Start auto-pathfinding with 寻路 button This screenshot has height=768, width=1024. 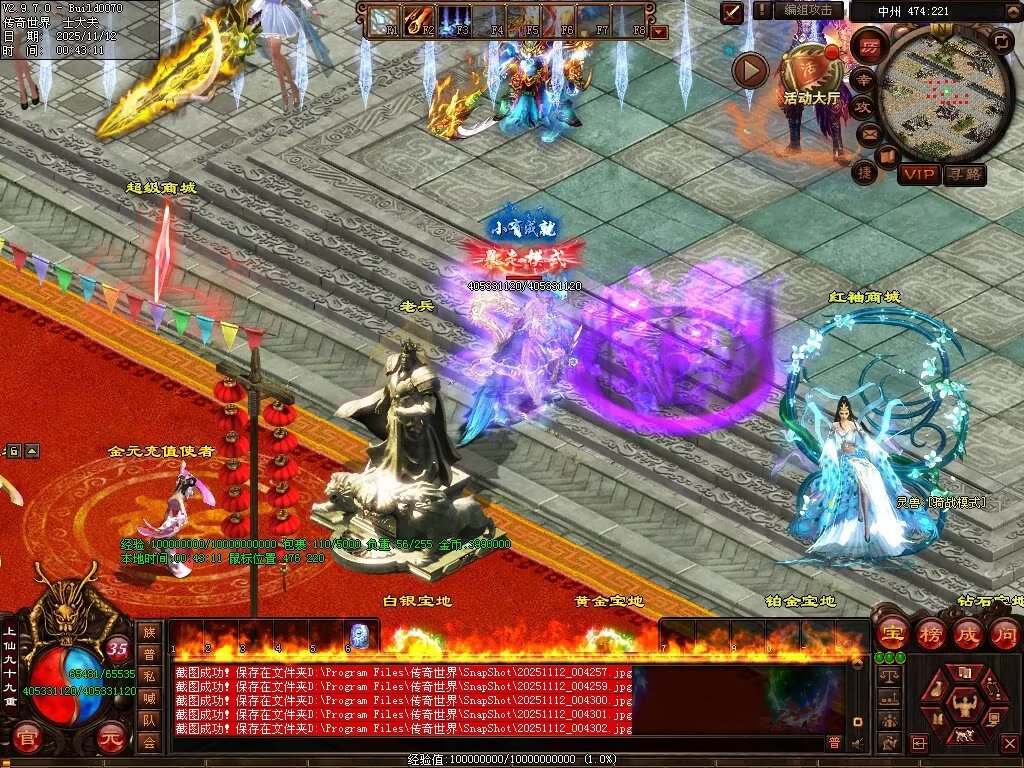tap(965, 175)
